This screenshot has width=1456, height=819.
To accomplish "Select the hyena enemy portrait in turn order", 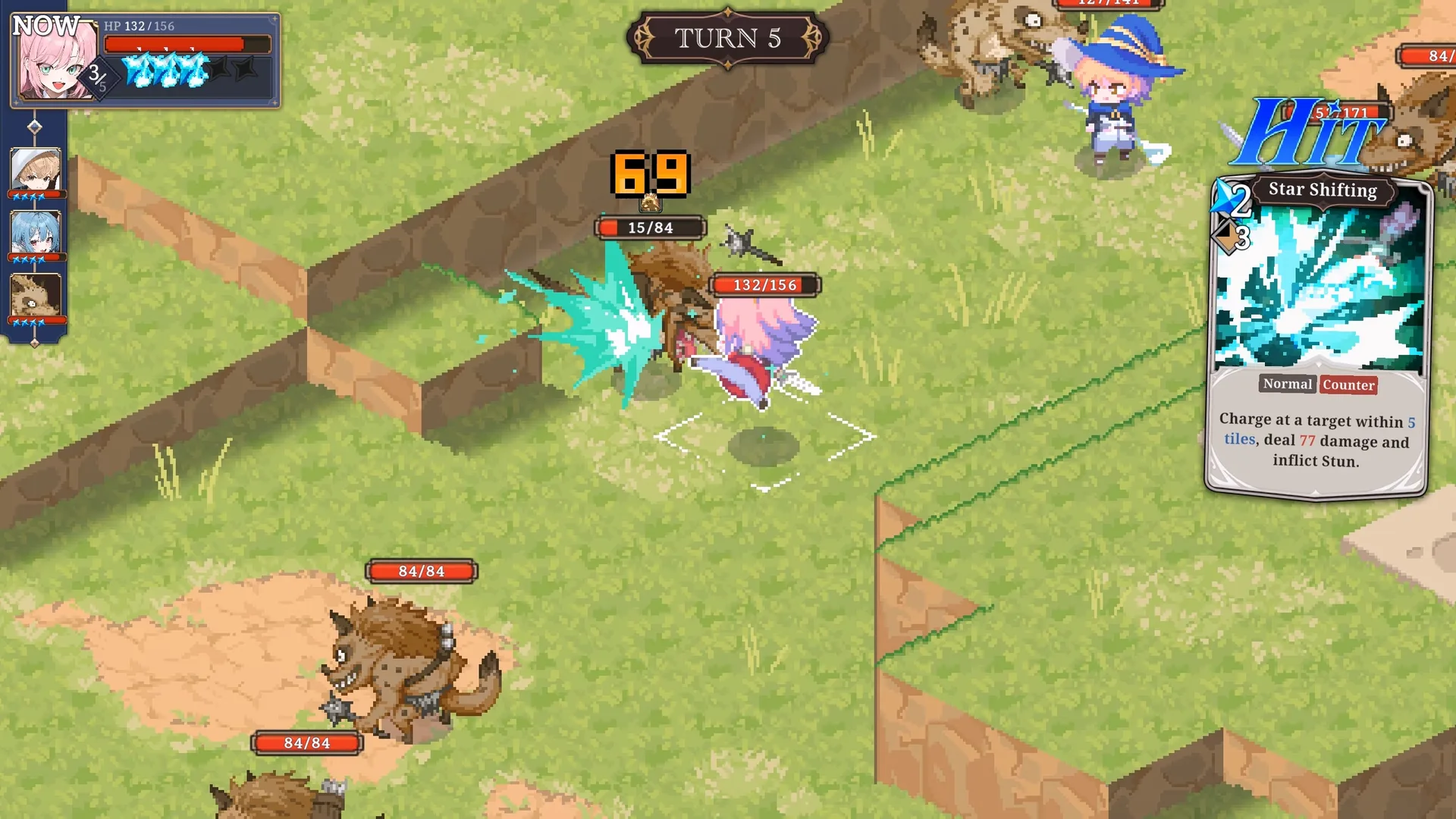I will coord(35,296).
